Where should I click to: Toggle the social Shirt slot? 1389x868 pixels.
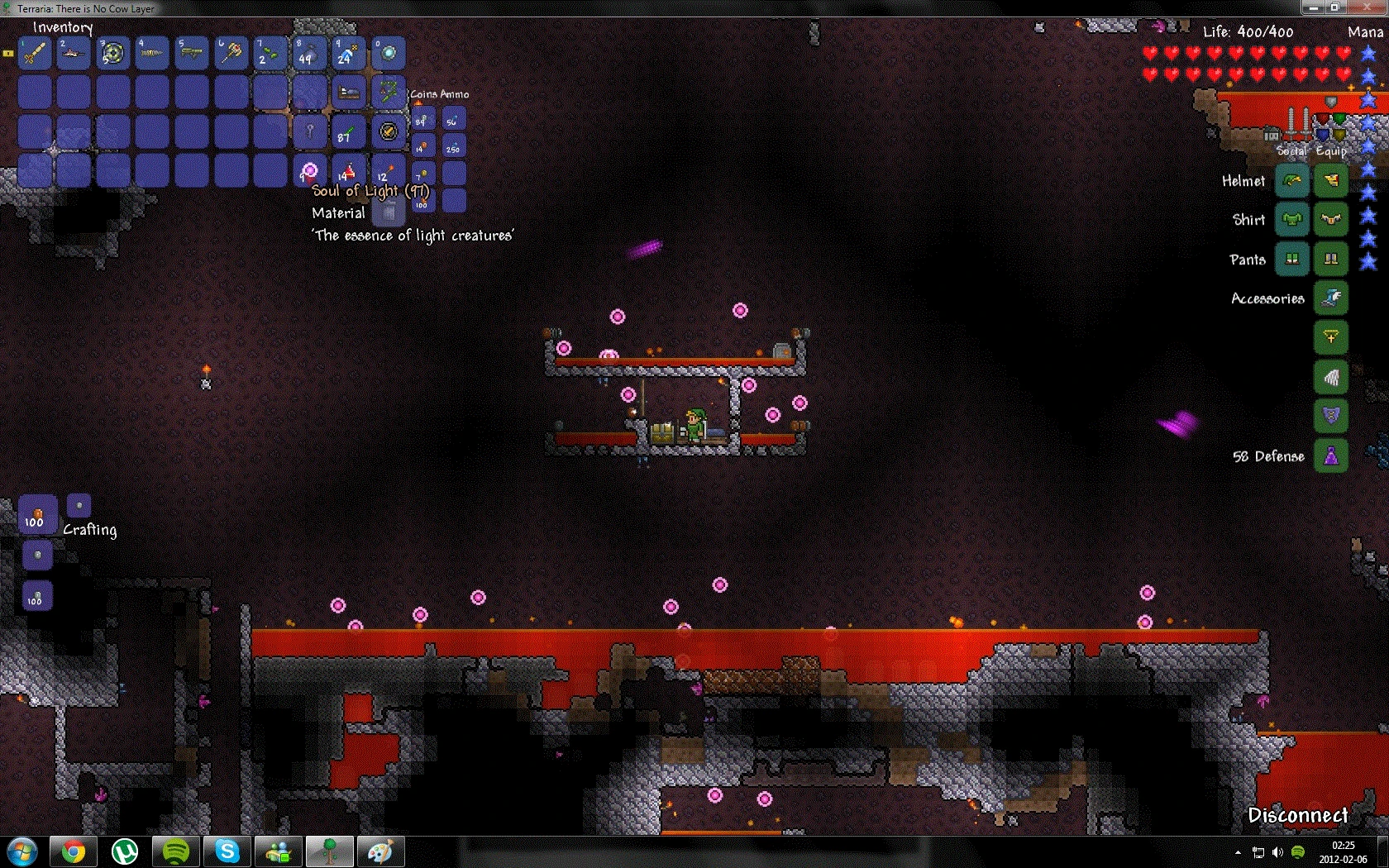click(x=1292, y=219)
